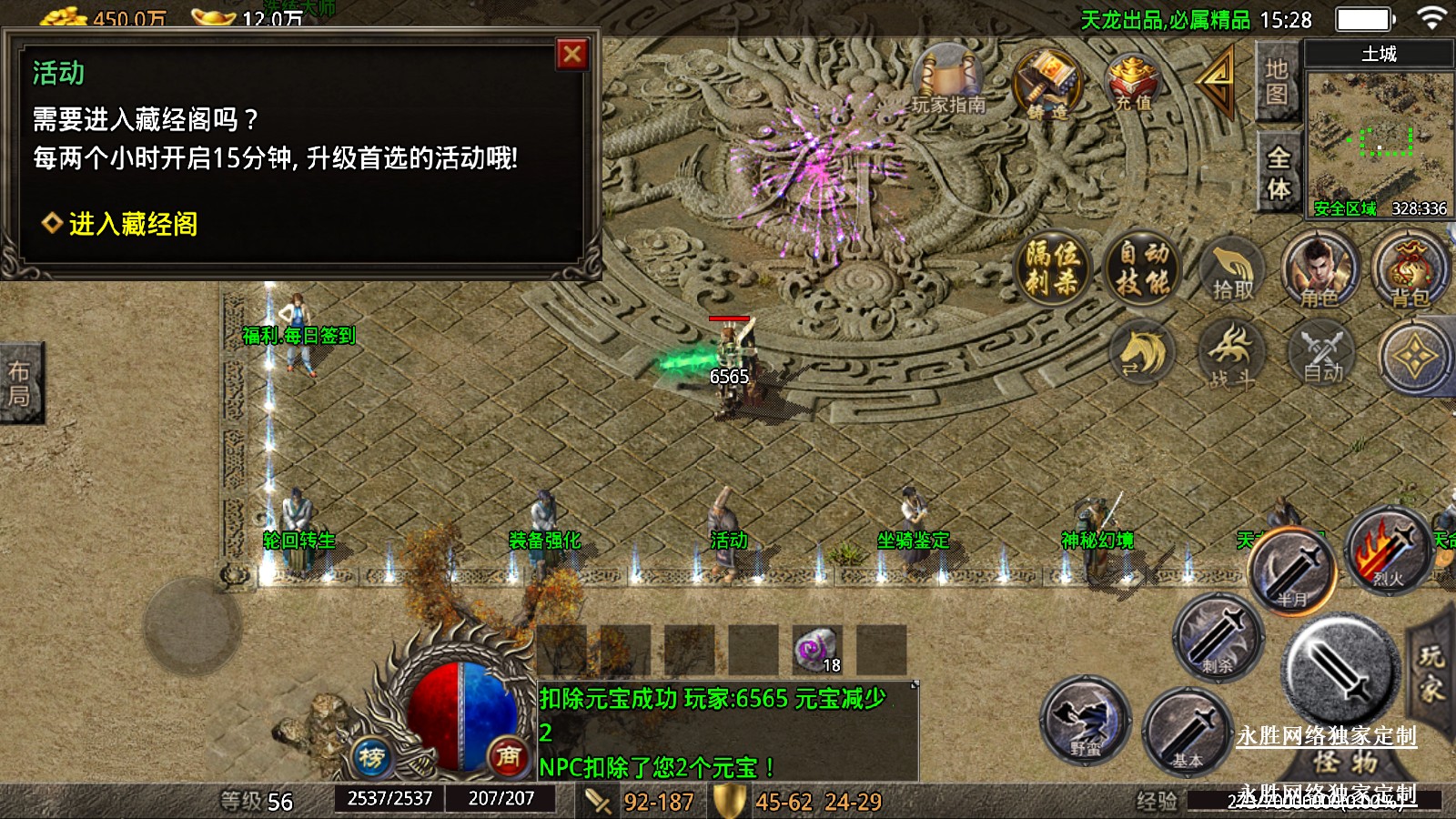
Task: Open the 商 shop button
Action: tap(508, 756)
